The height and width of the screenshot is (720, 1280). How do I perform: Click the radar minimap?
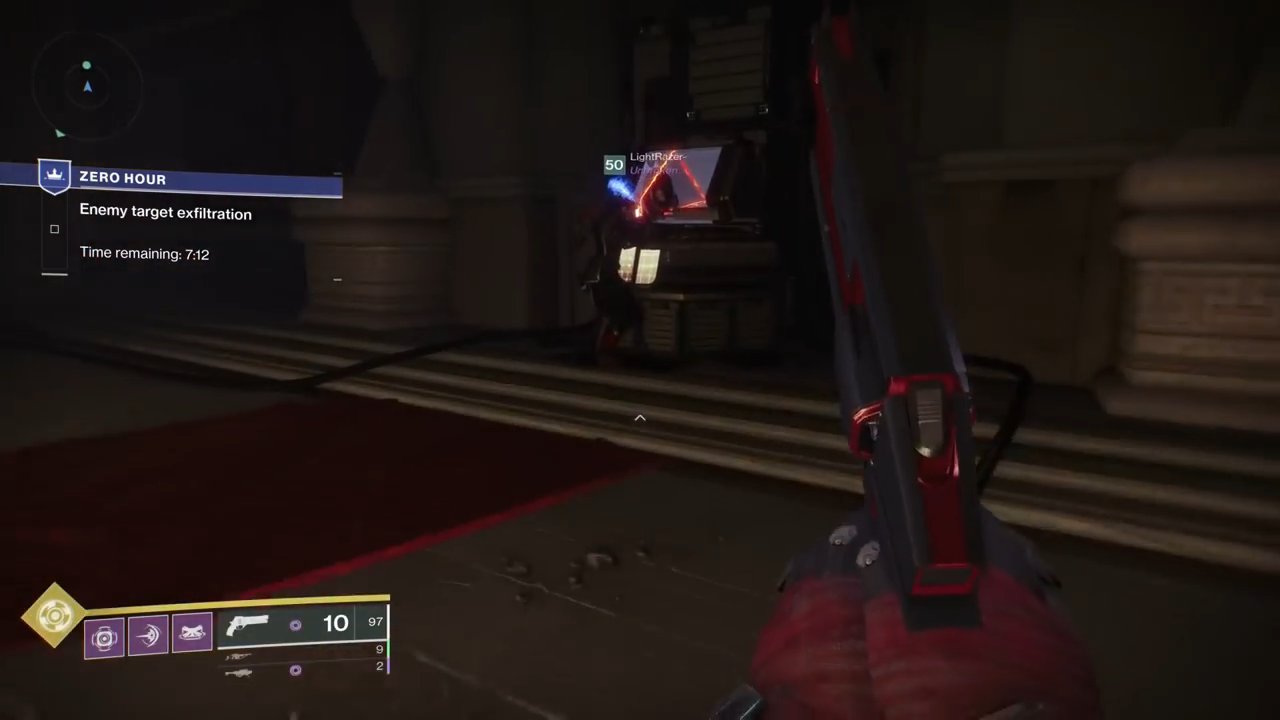click(x=86, y=87)
